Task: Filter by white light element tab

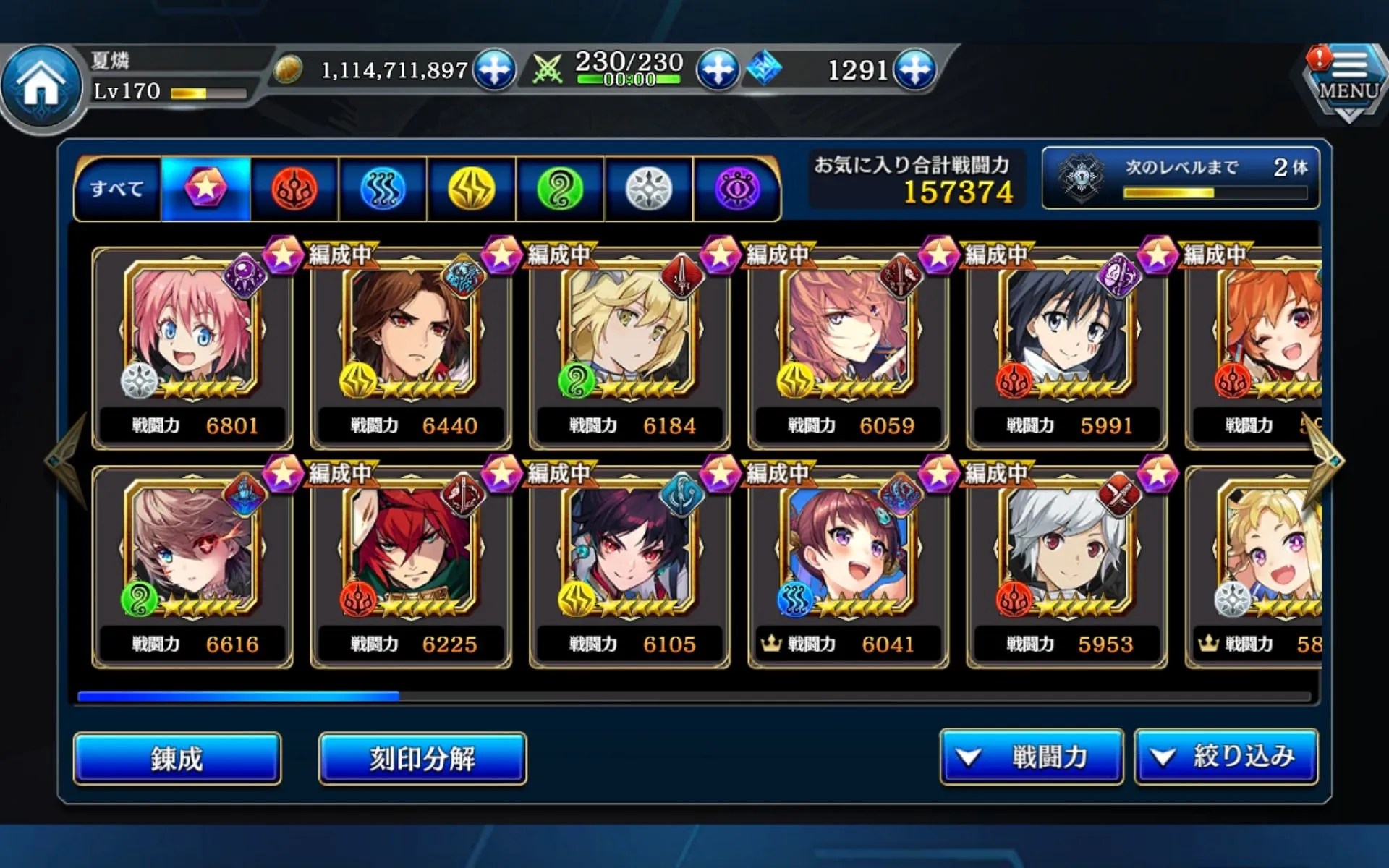Action: [x=649, y=189]
